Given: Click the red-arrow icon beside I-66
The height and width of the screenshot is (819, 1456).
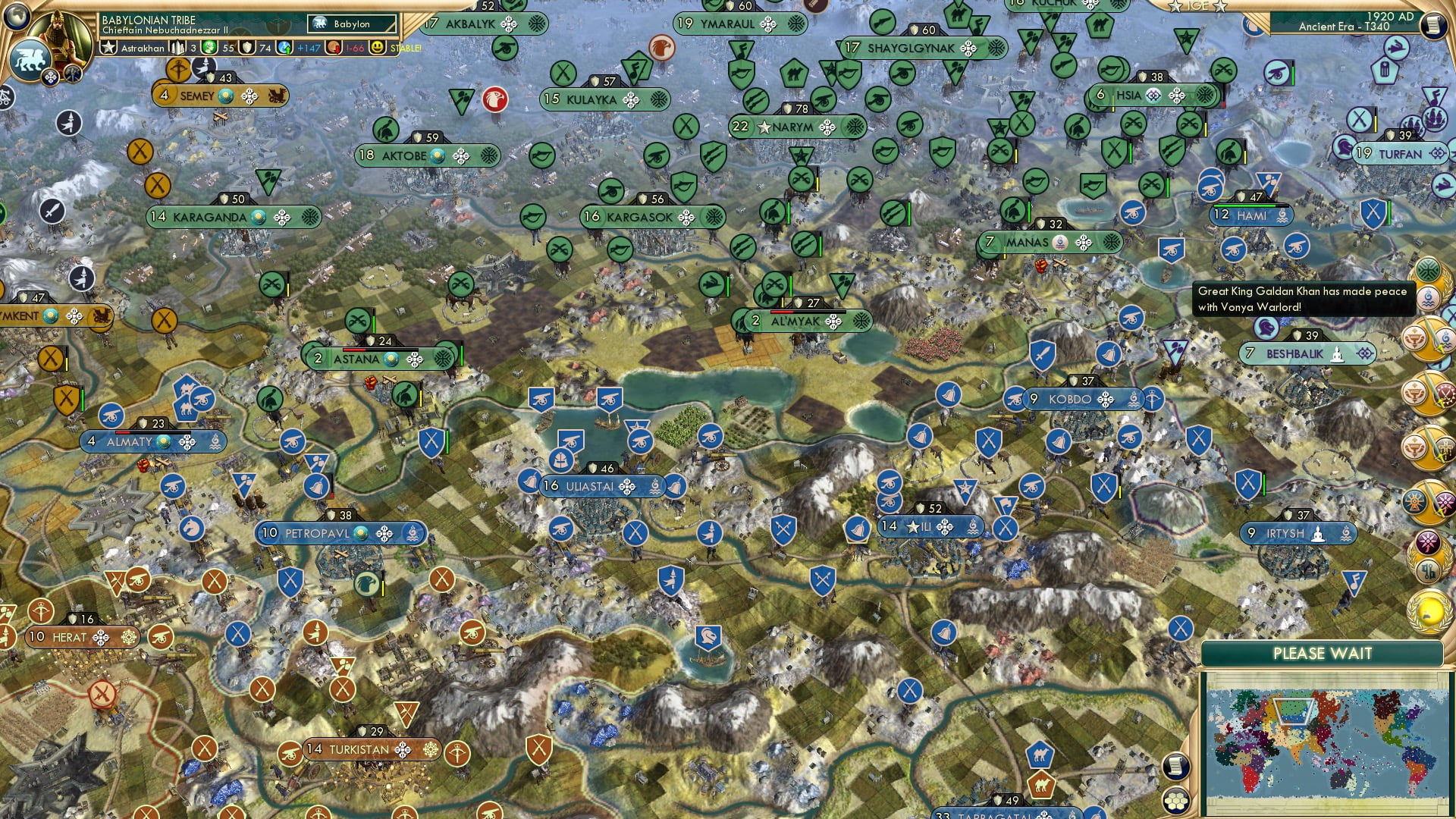Looking at the screenshot, I should 333,47.
